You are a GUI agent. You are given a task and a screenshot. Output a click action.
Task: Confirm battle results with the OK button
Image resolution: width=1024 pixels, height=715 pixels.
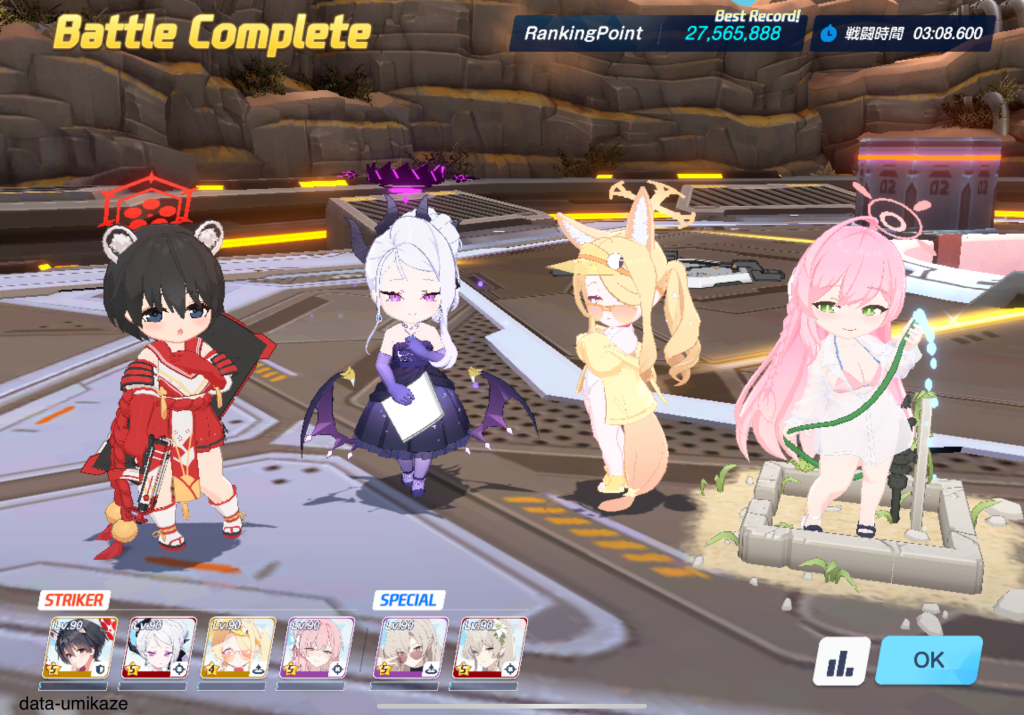tap(928, 660)
